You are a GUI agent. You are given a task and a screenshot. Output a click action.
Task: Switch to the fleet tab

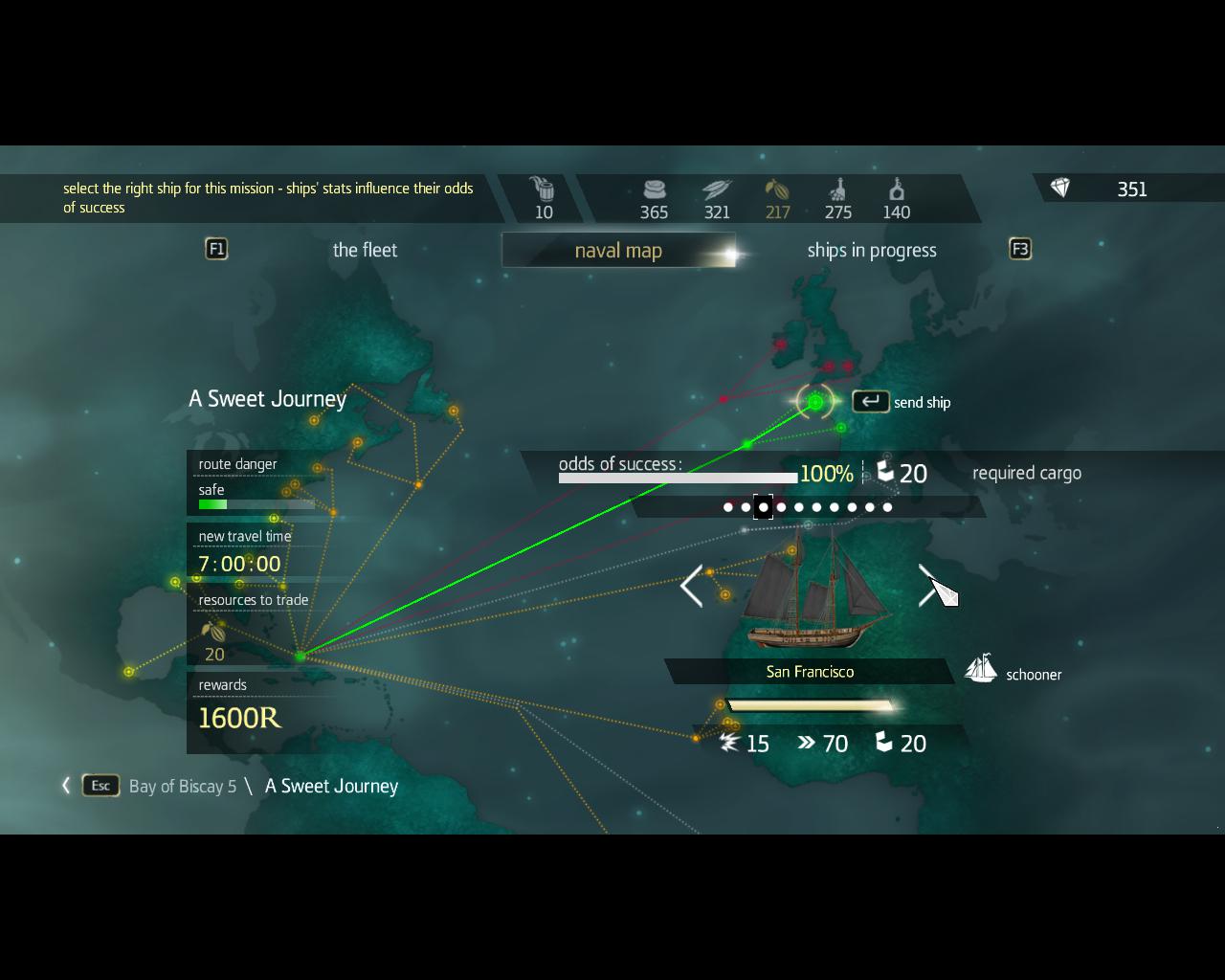[365, 251]
